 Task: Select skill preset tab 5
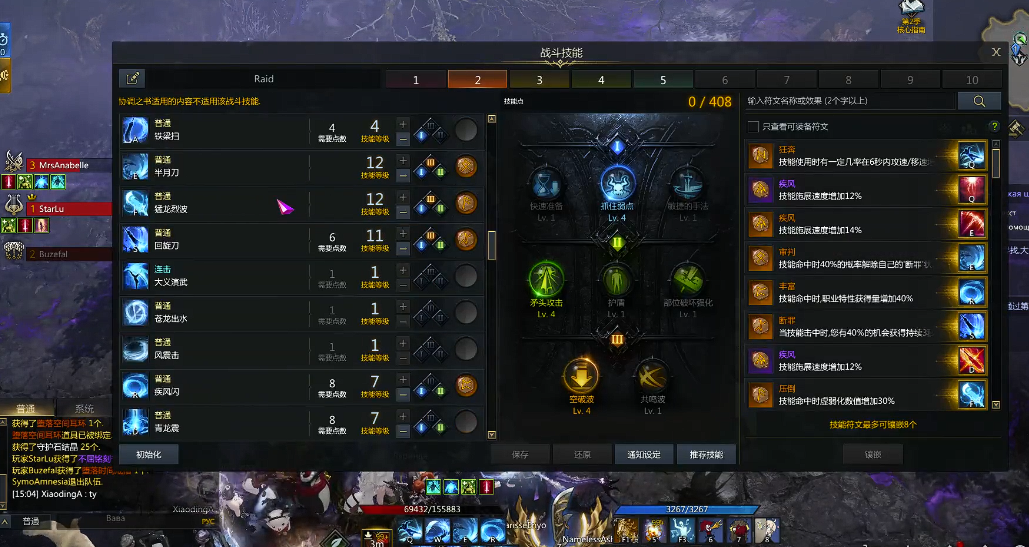pyautogui.click(x=663, y=80)
